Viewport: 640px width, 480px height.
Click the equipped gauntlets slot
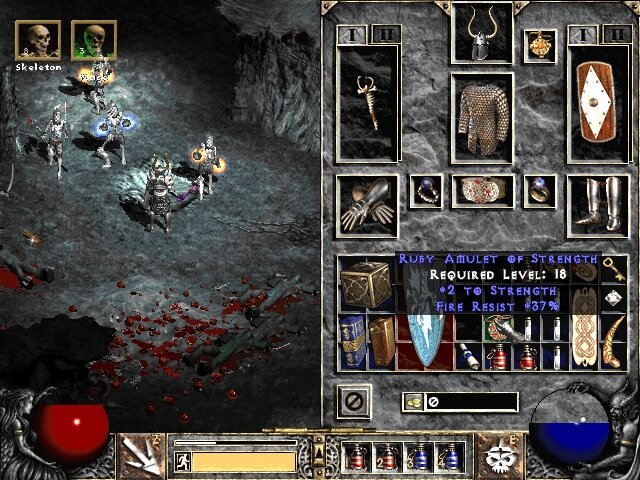pyautogui.click(x=366, y=205)
